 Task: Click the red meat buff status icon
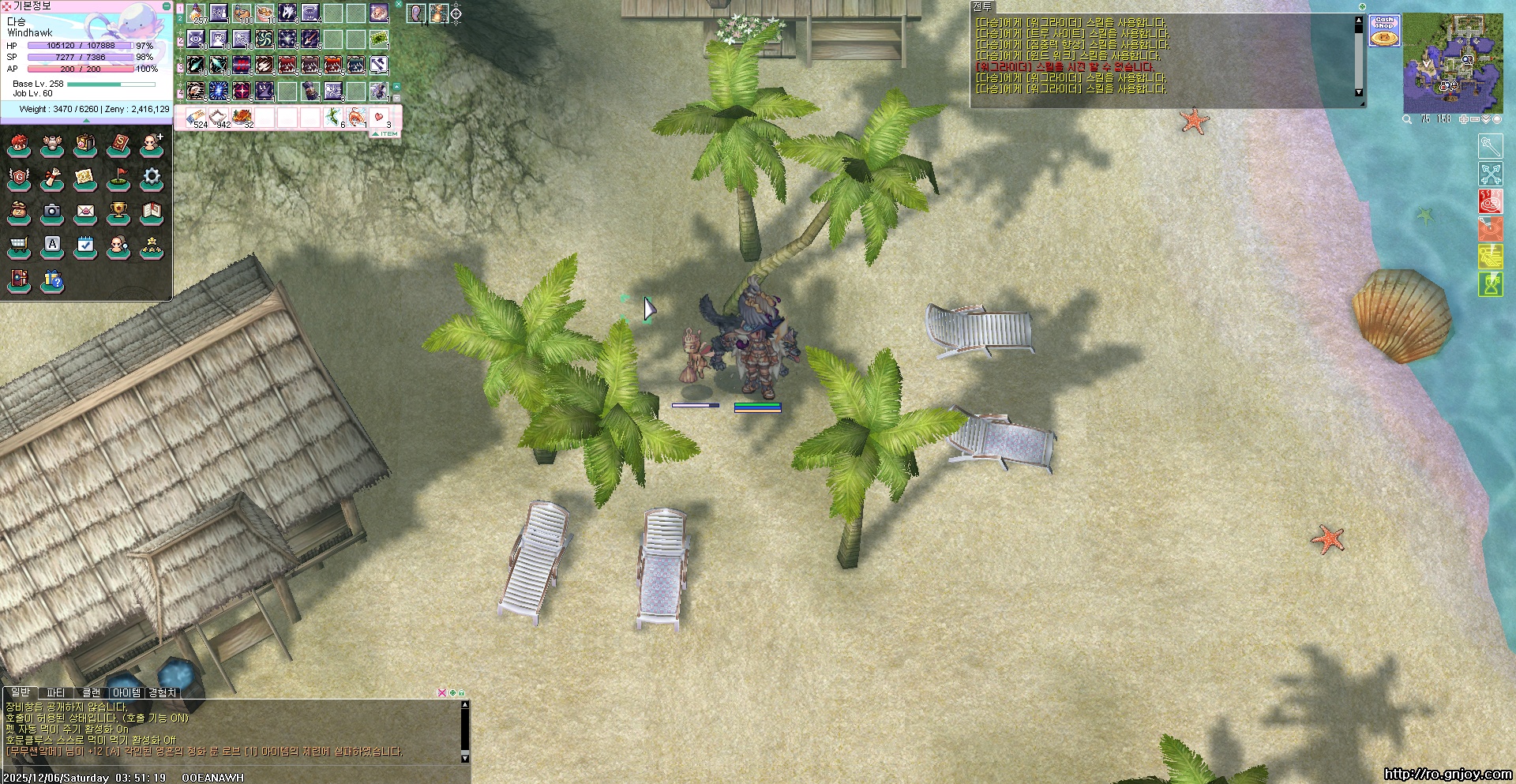click(1490, 201)
